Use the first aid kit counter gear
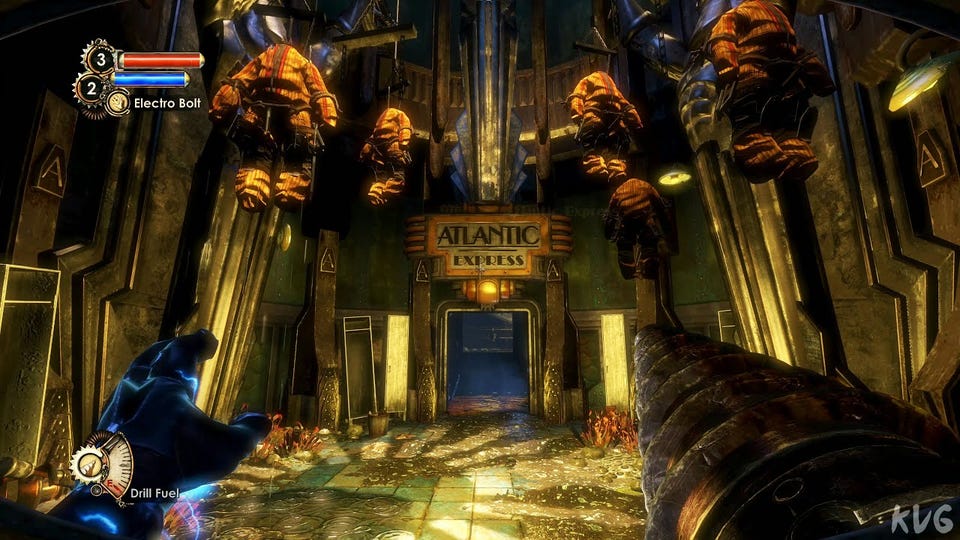The image size is (960, 540). (99, 58)
